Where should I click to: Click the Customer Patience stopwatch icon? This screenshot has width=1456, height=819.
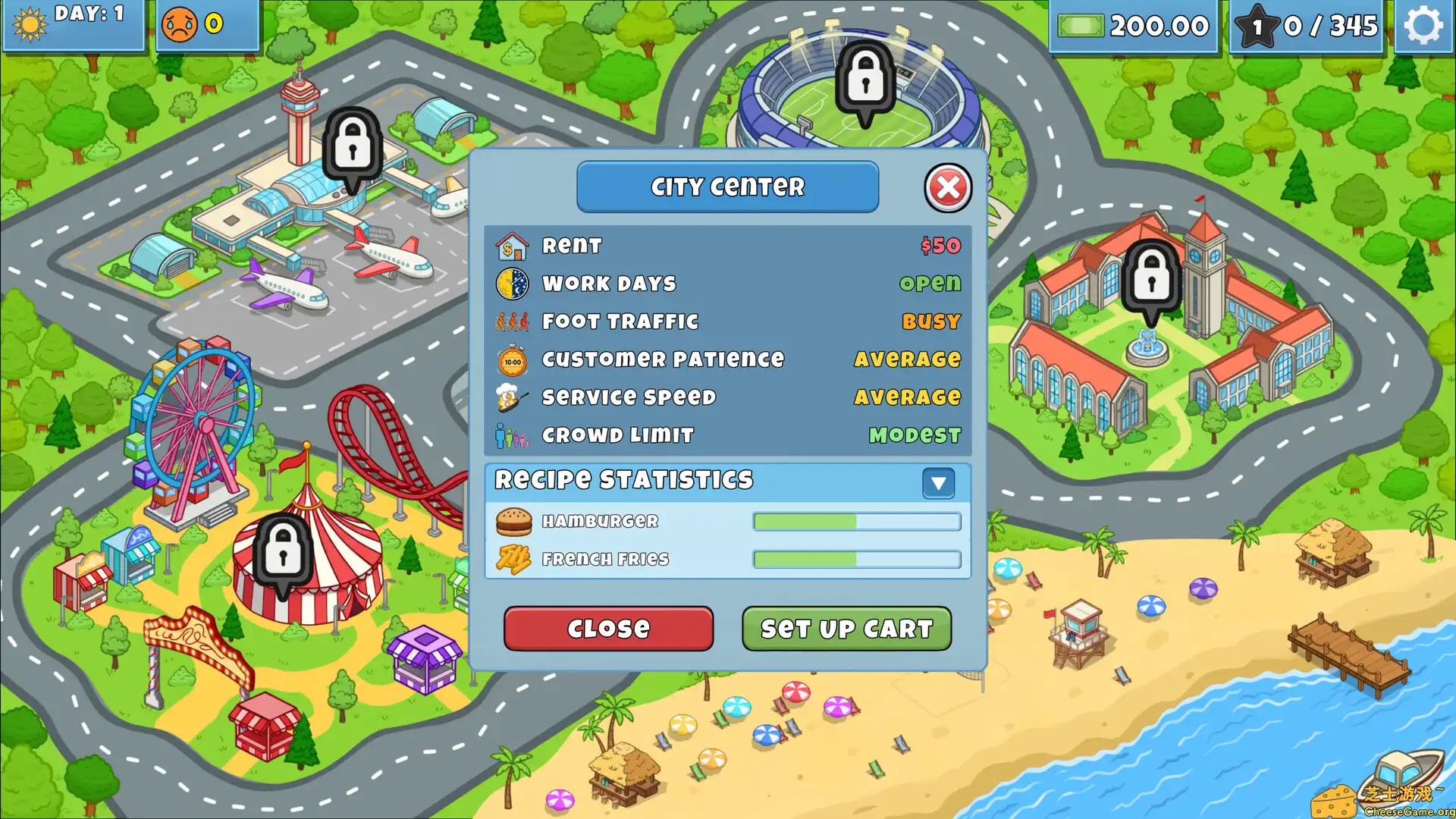point(513,359)
